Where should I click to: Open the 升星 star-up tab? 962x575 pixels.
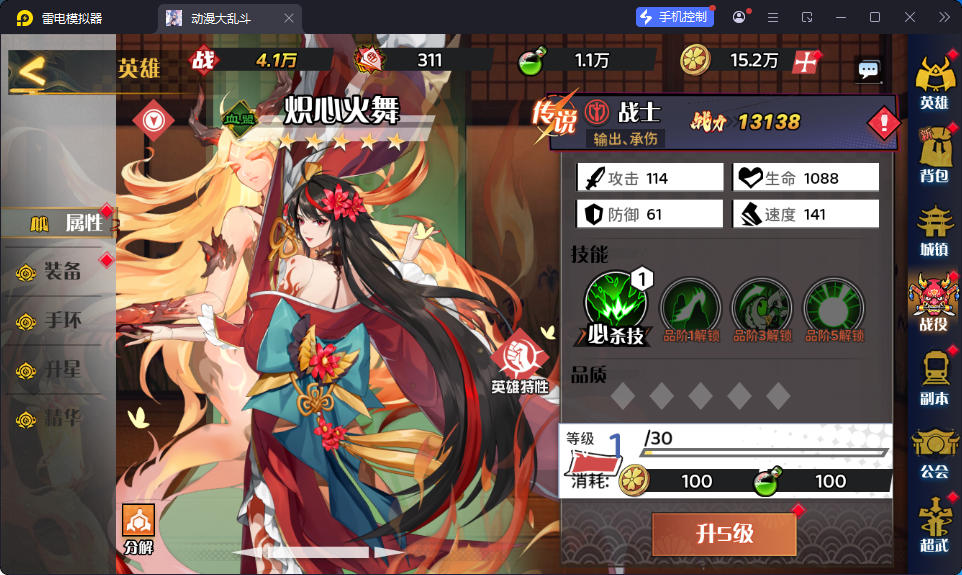pos(58,370)
